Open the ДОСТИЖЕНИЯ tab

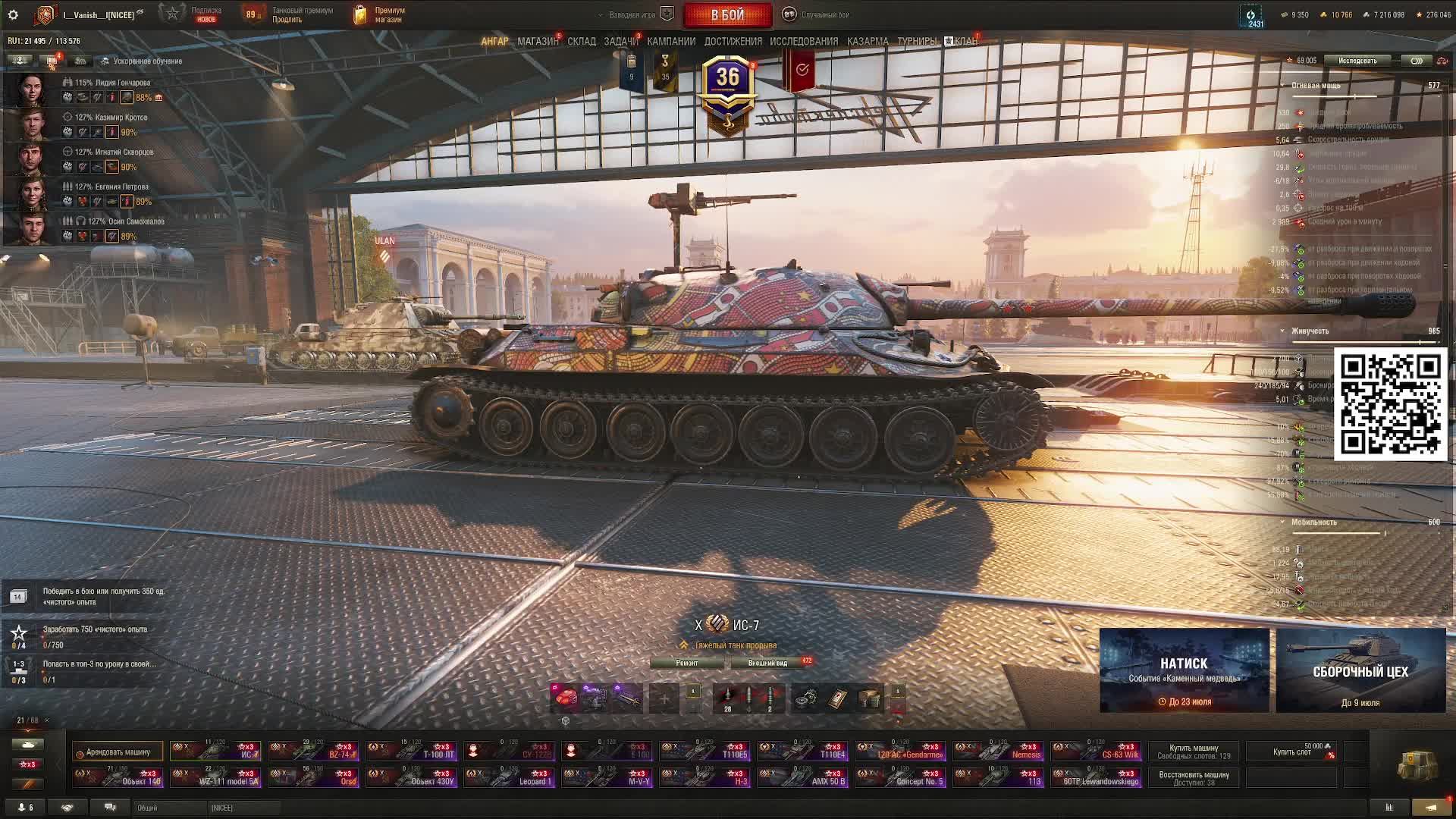(x=733, y=42)
